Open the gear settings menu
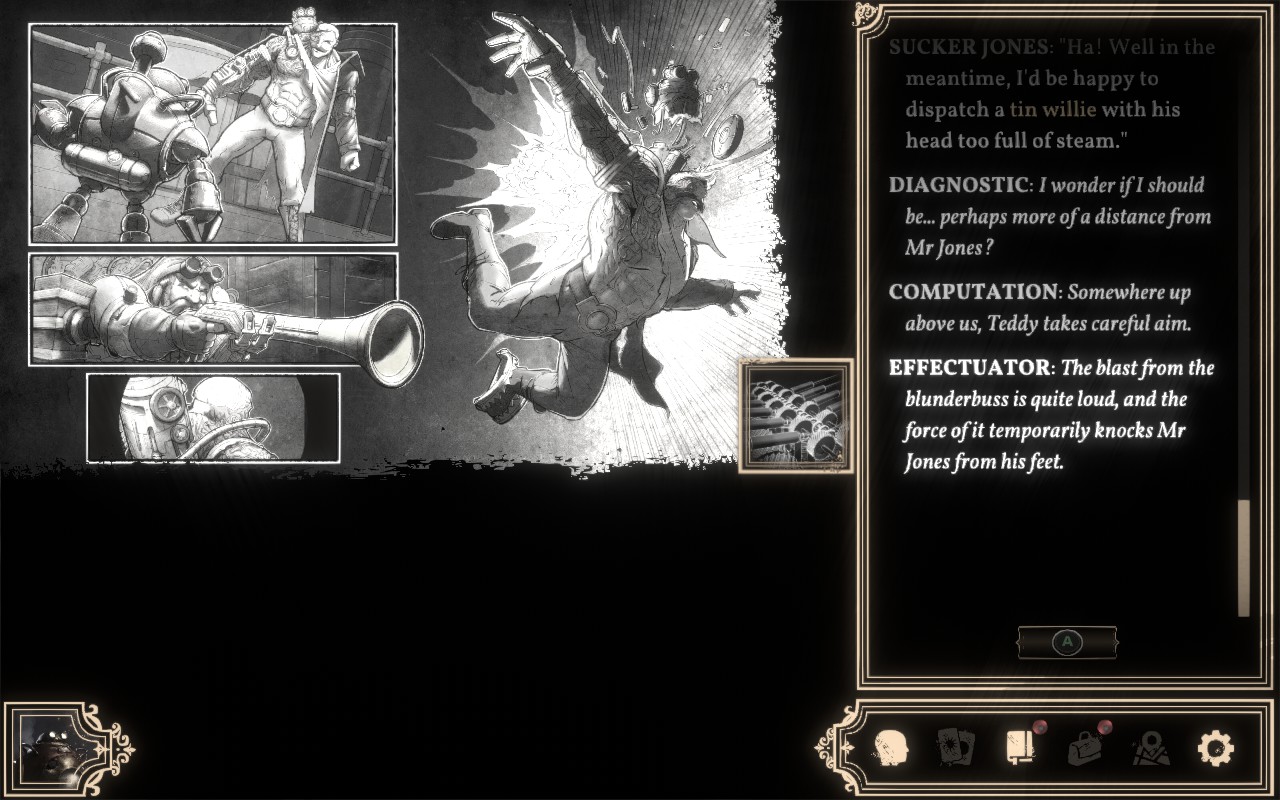The height and width of the screenshot is (800, 1280). (1215, 747)
